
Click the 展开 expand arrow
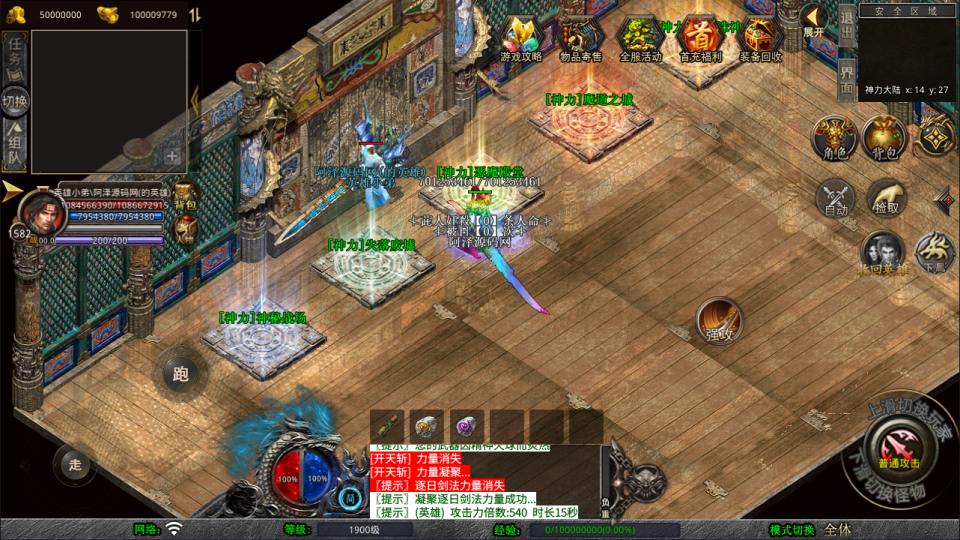[x=814, y=19]
